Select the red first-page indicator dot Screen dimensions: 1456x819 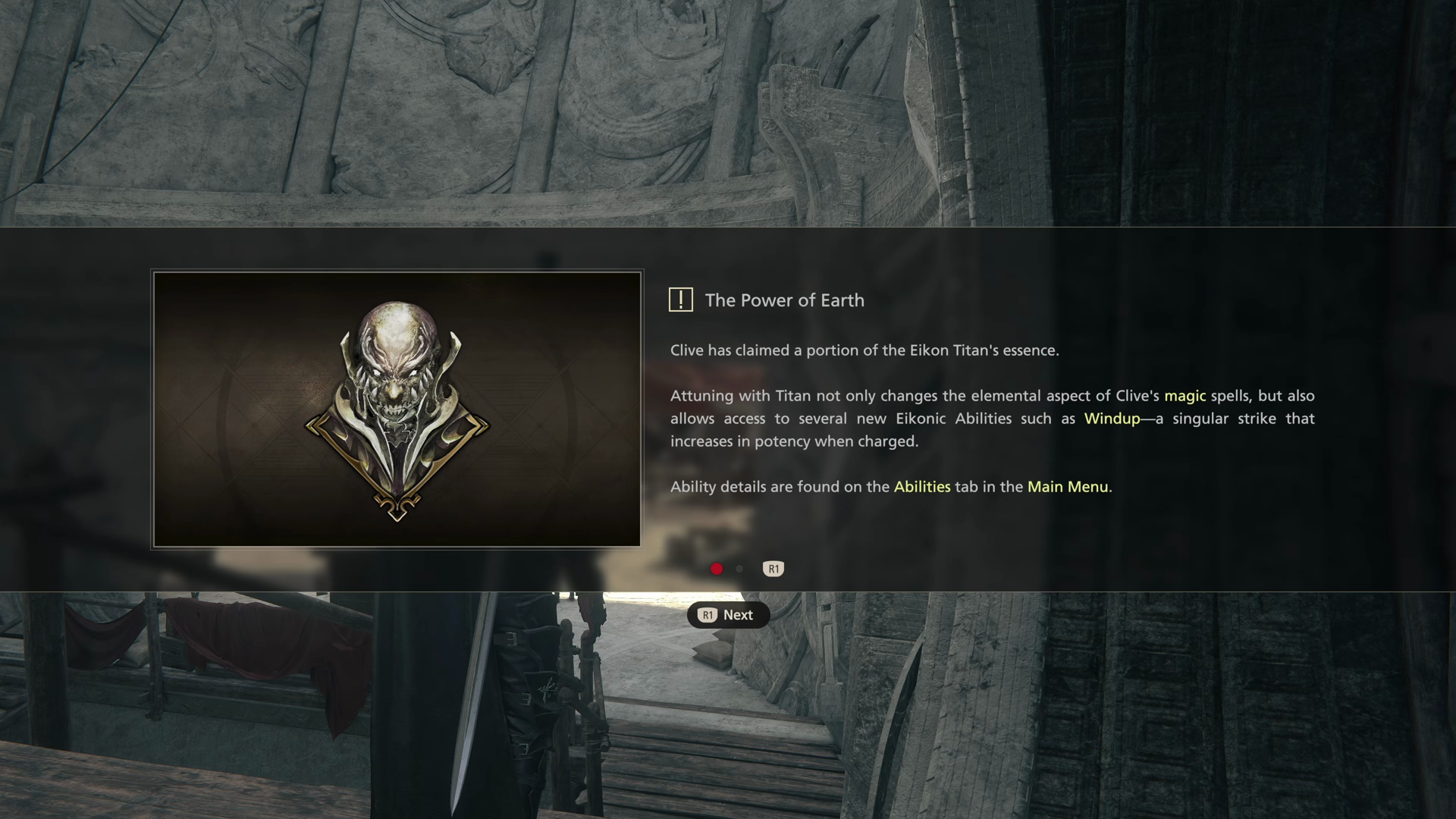click(717, 569)
